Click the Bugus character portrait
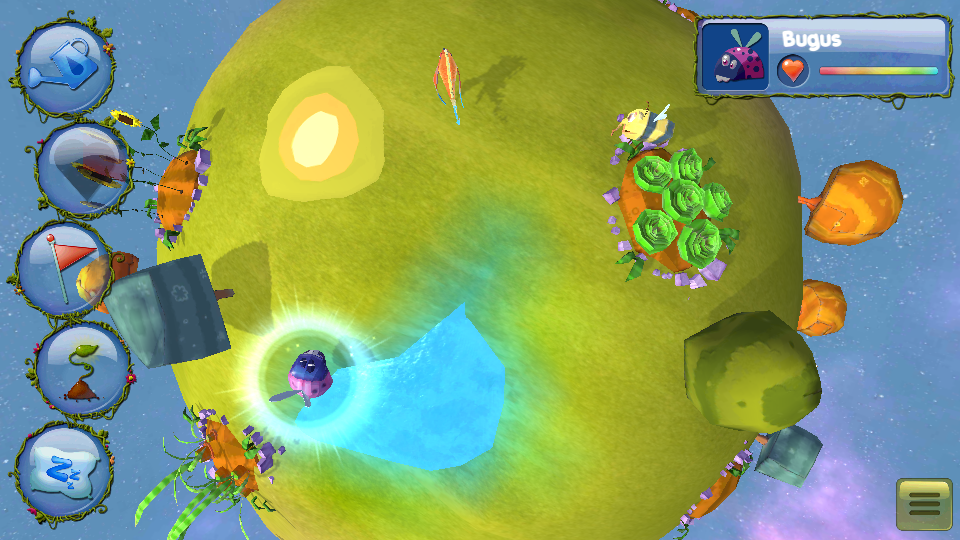 tap(735, 56)
